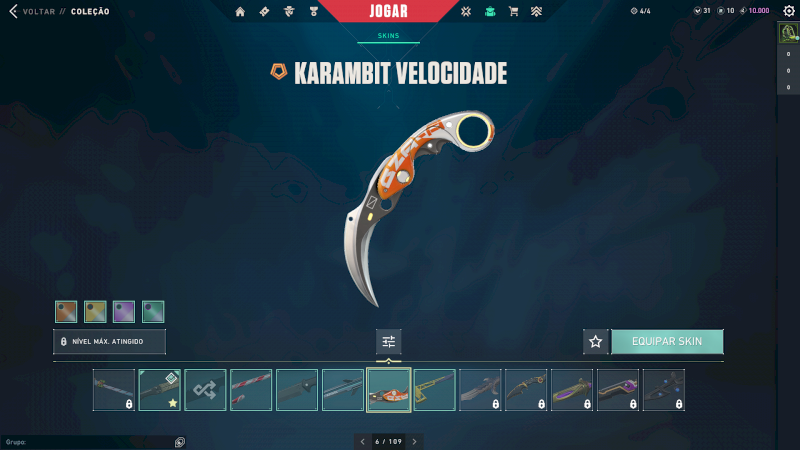Select the purple color variant swatch

(124, 311)
